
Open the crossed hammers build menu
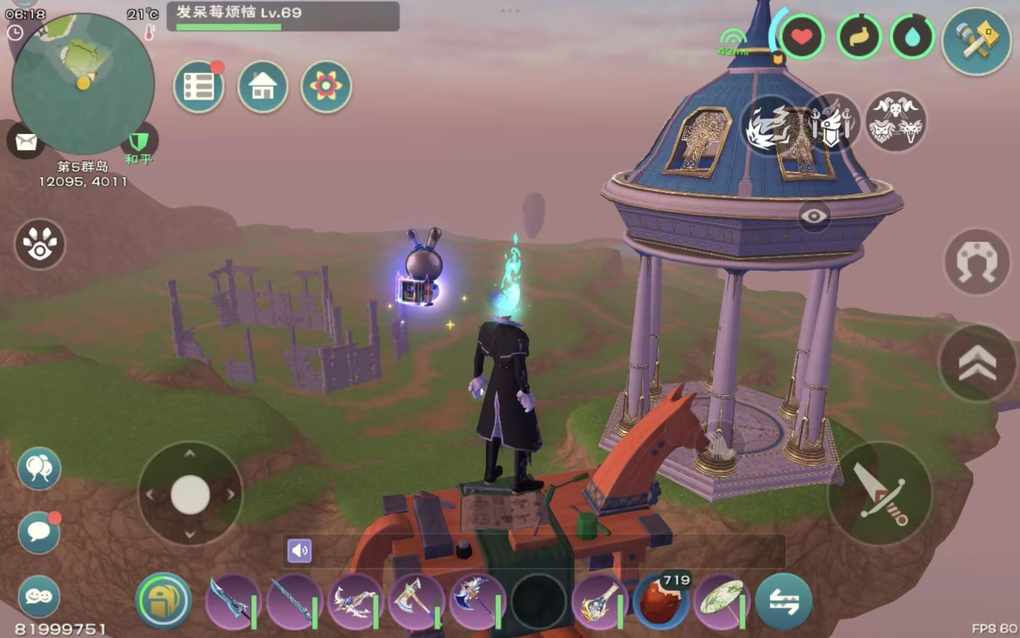coord(976,41)
